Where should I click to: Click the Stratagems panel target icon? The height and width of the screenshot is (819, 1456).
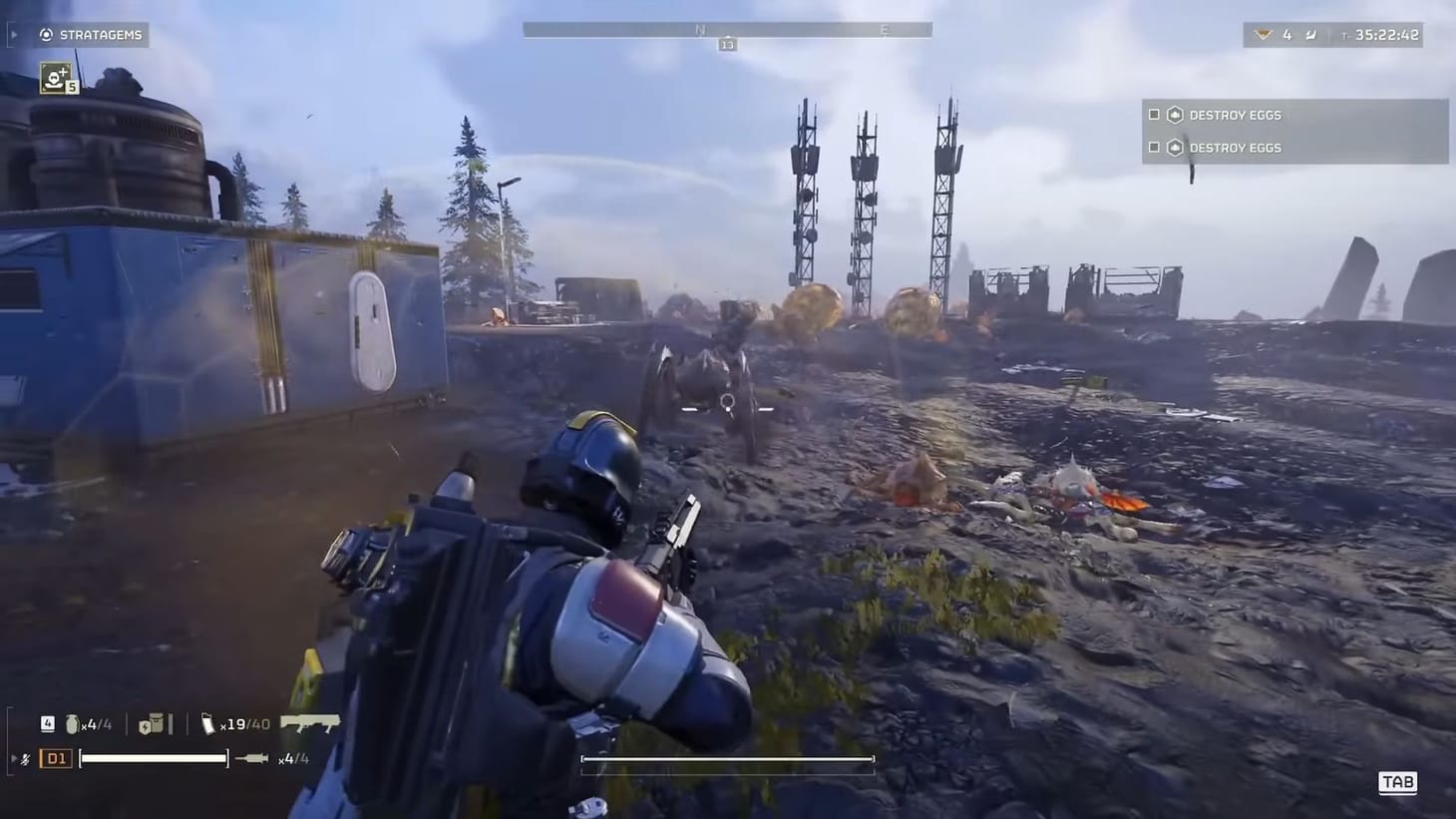(x=44, y=34)
